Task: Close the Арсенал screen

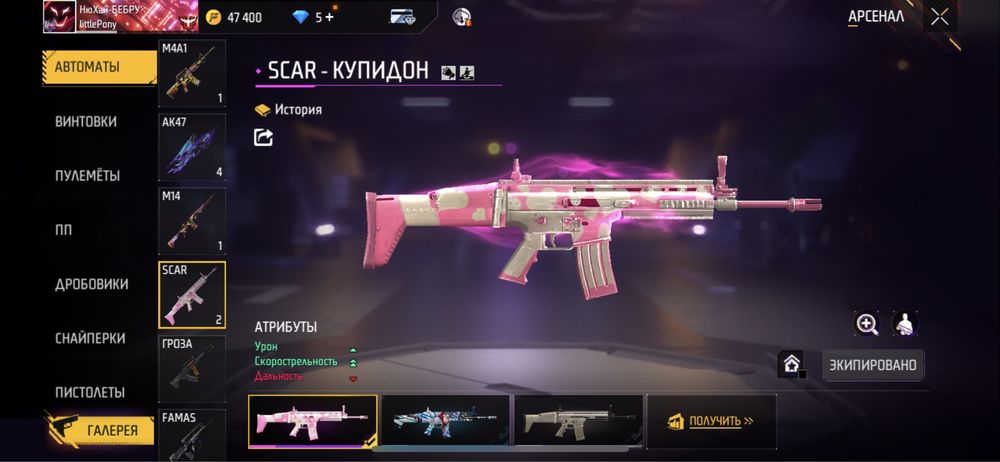Action: 939,16
